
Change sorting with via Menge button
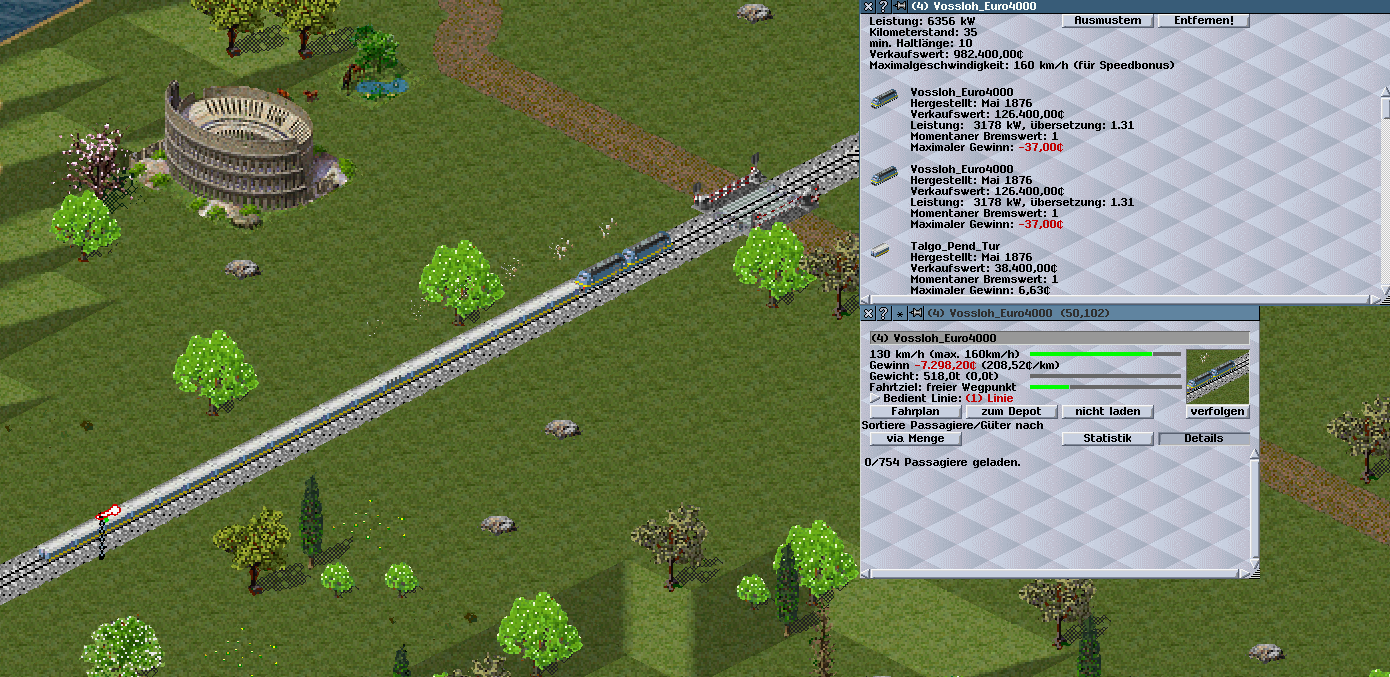[915, 438]
